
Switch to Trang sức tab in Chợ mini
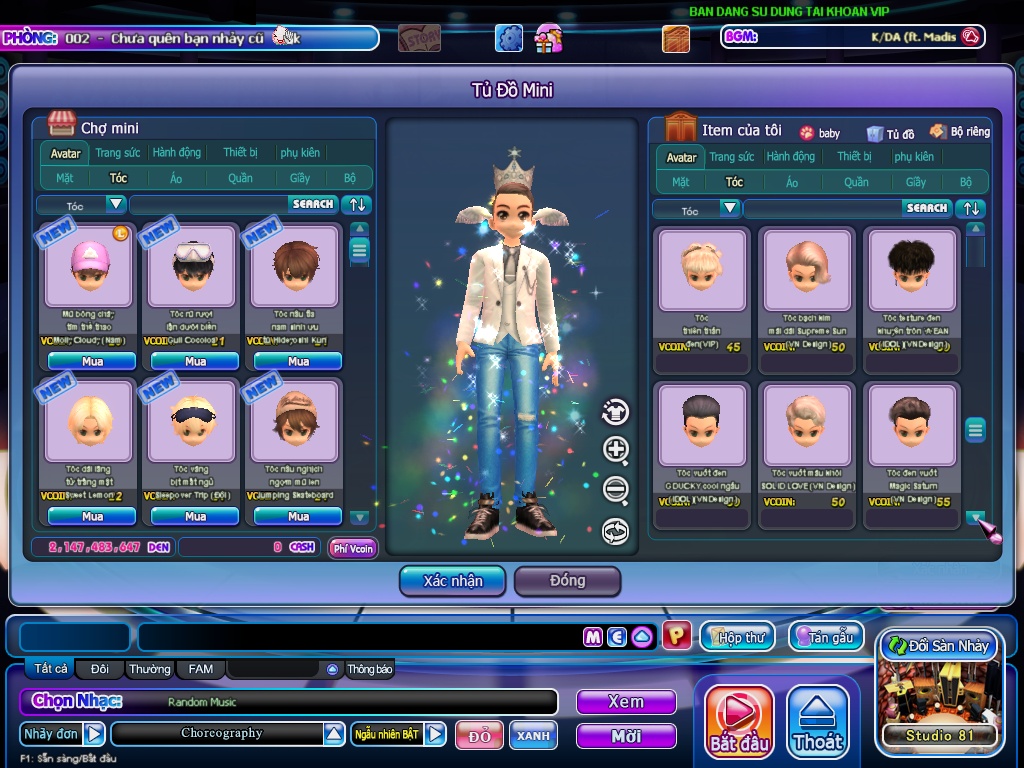pos(118,153)
